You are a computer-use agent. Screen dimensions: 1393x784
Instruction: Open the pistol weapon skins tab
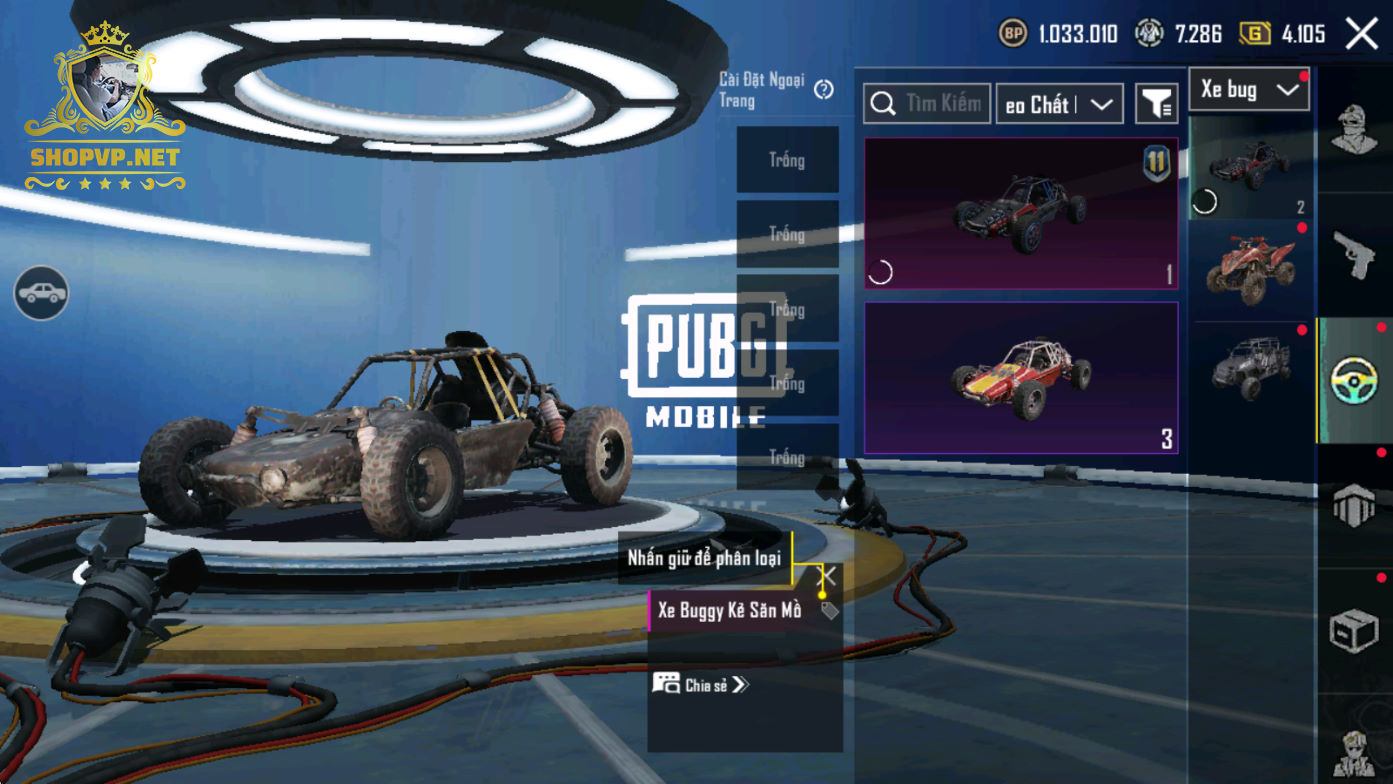pos(1354,255)
